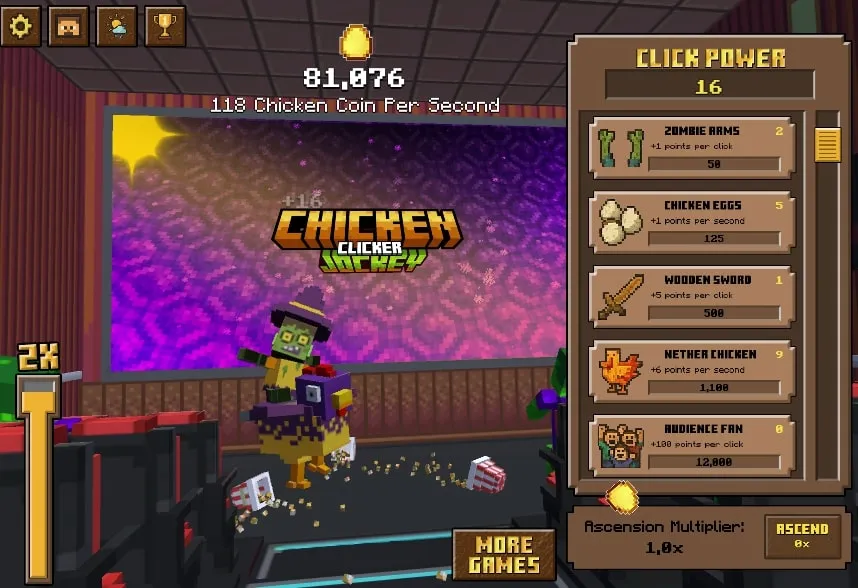Open the gear settings menu
Image resolution: width=858 pixels, height=588 pixels.
pos(20,26)
